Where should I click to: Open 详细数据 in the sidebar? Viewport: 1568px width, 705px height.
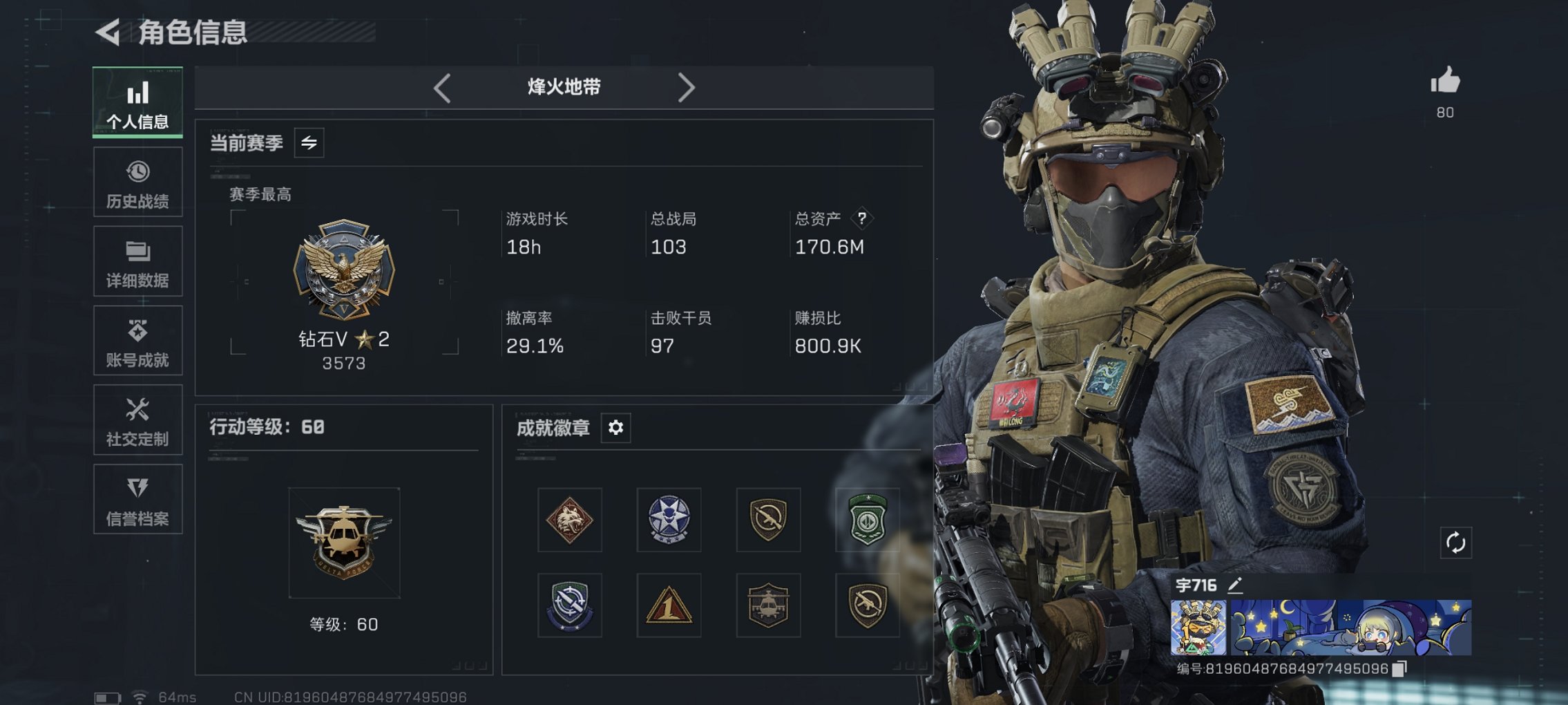pyautogui.click(x=137, y=261)
